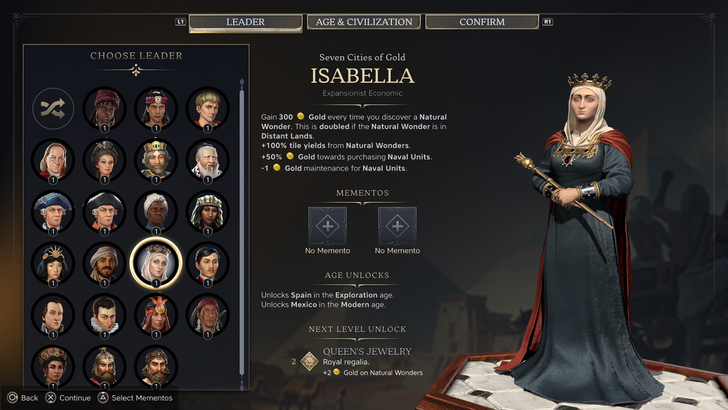Pick the Benjamin Franklin leader portrait
The image size is (728, 410).
54,159
